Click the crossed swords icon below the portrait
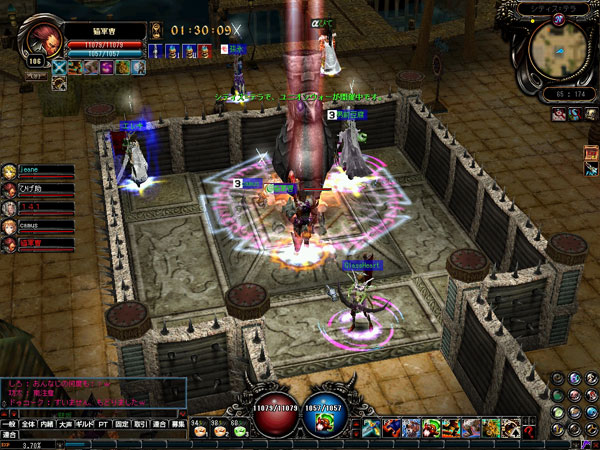This screenshot has height=450, width=600. pos(58,67)
